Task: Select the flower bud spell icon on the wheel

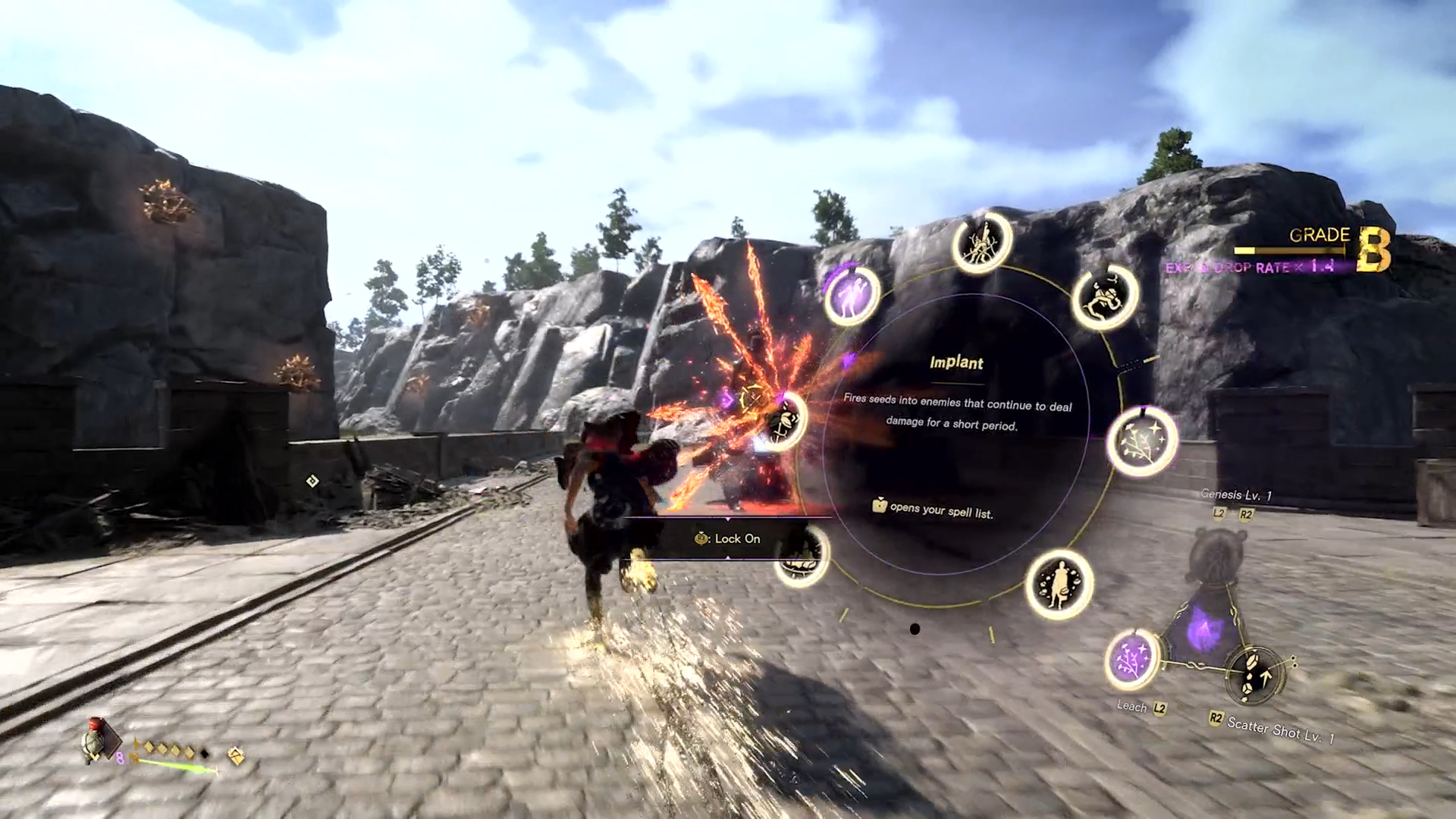Action: point(786,419)
